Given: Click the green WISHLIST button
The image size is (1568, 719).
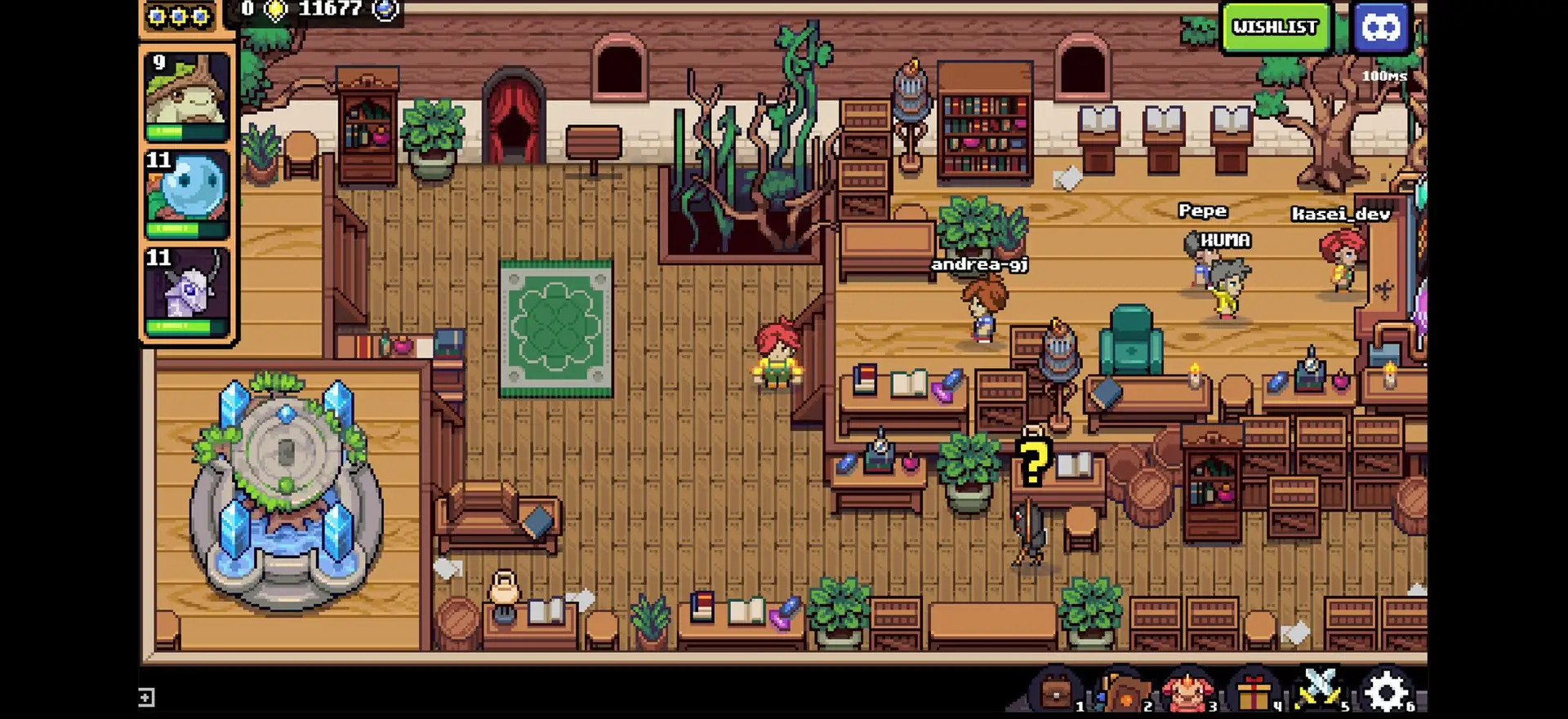Looking at the screenshot, I should pyautogui.click(x=1275, y=27).
